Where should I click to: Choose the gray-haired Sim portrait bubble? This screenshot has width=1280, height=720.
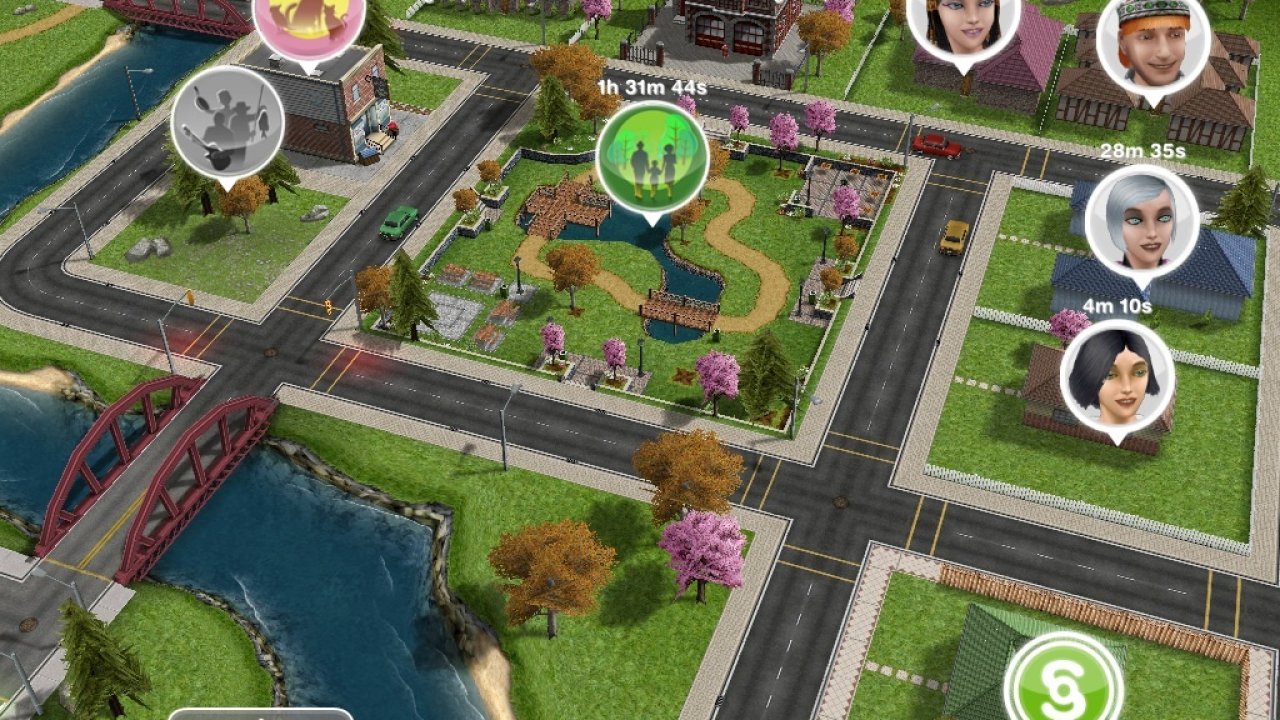[x=1141, y=220]
